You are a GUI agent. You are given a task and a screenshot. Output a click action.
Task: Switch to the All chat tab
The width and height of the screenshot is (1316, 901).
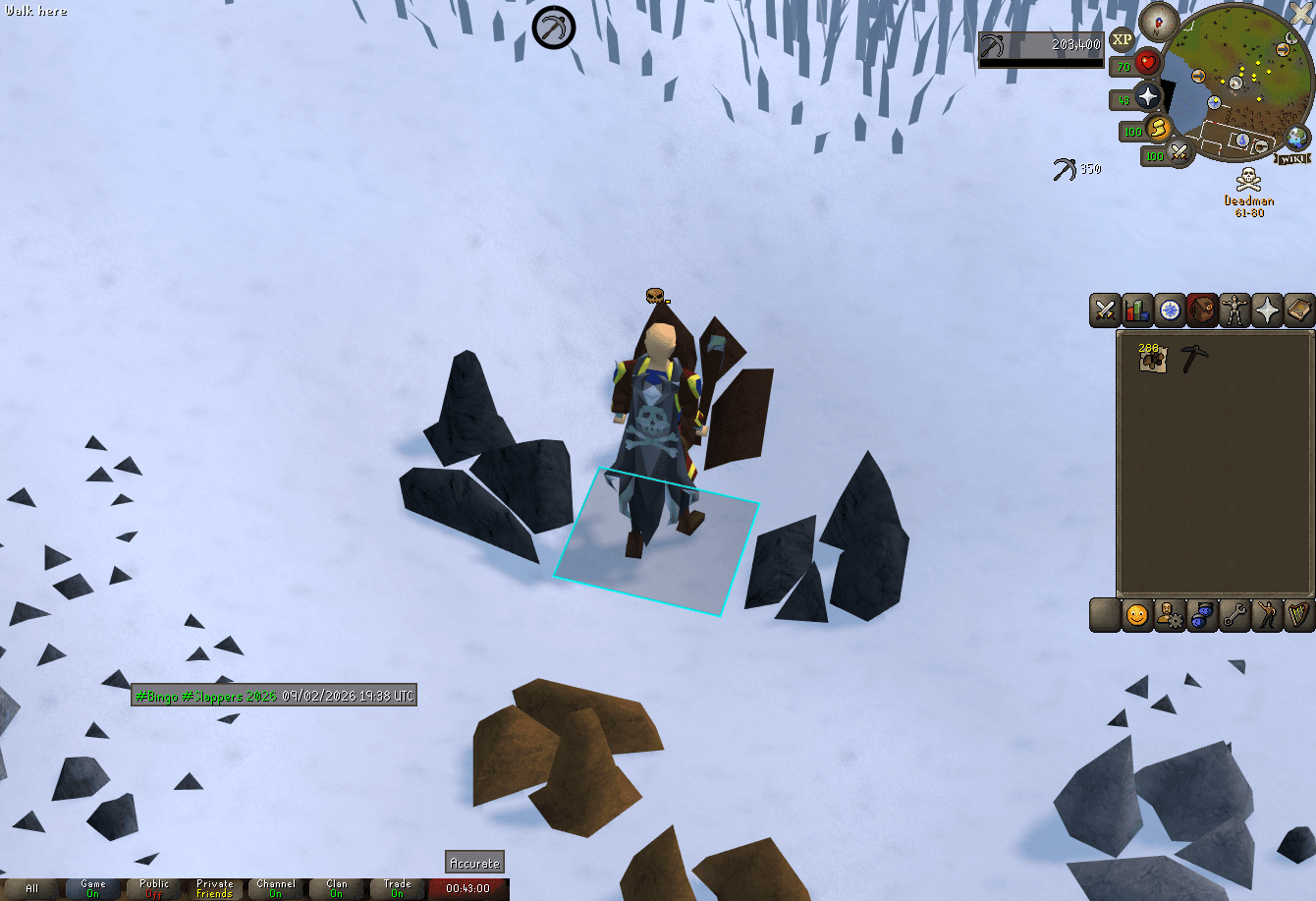coord(32,887)
